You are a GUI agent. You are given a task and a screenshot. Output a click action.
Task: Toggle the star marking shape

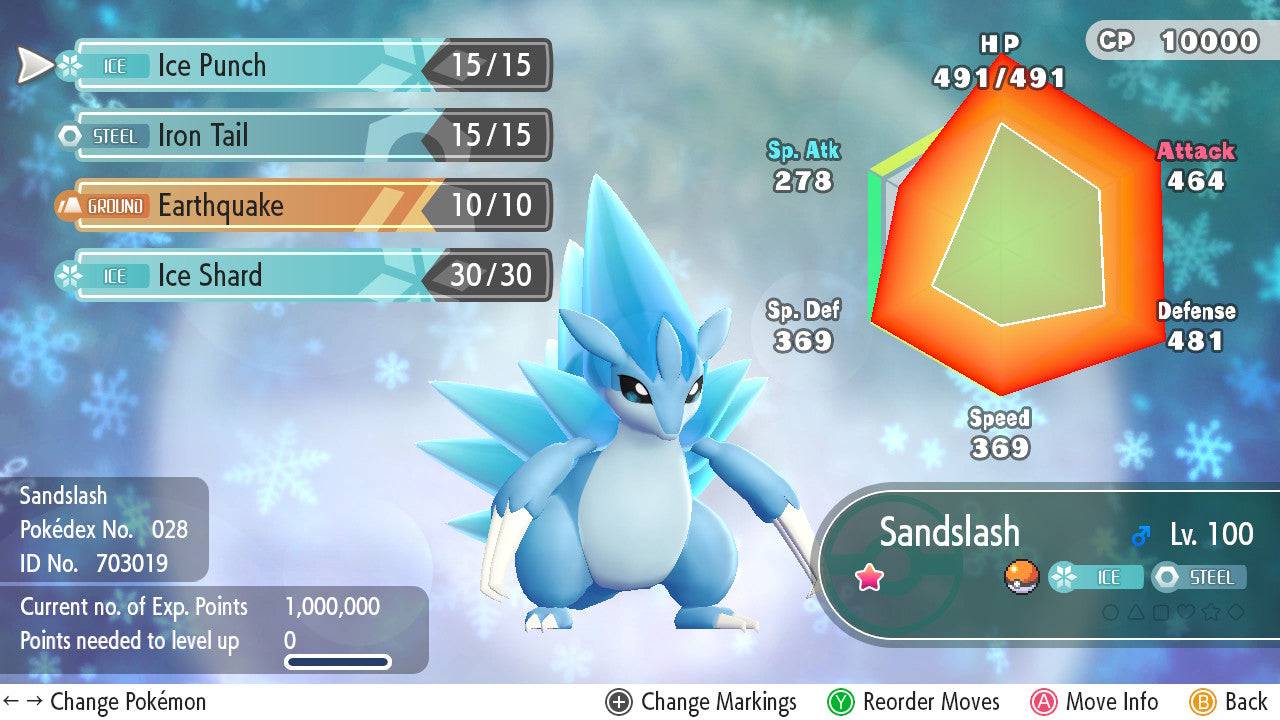pyautogui.click(x=1211, y=611)
